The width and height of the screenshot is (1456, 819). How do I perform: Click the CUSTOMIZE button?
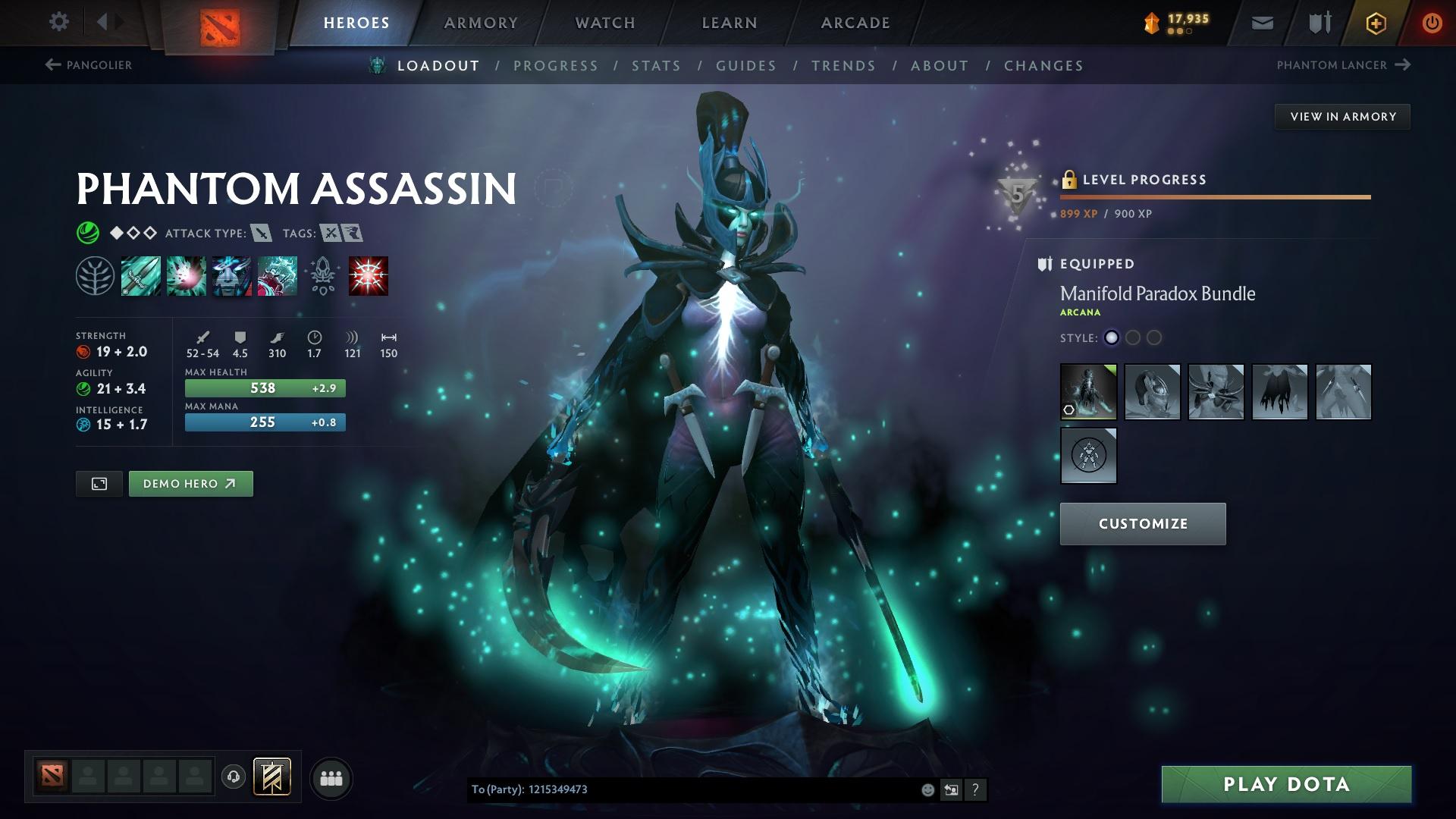(x=1143, y=523)
